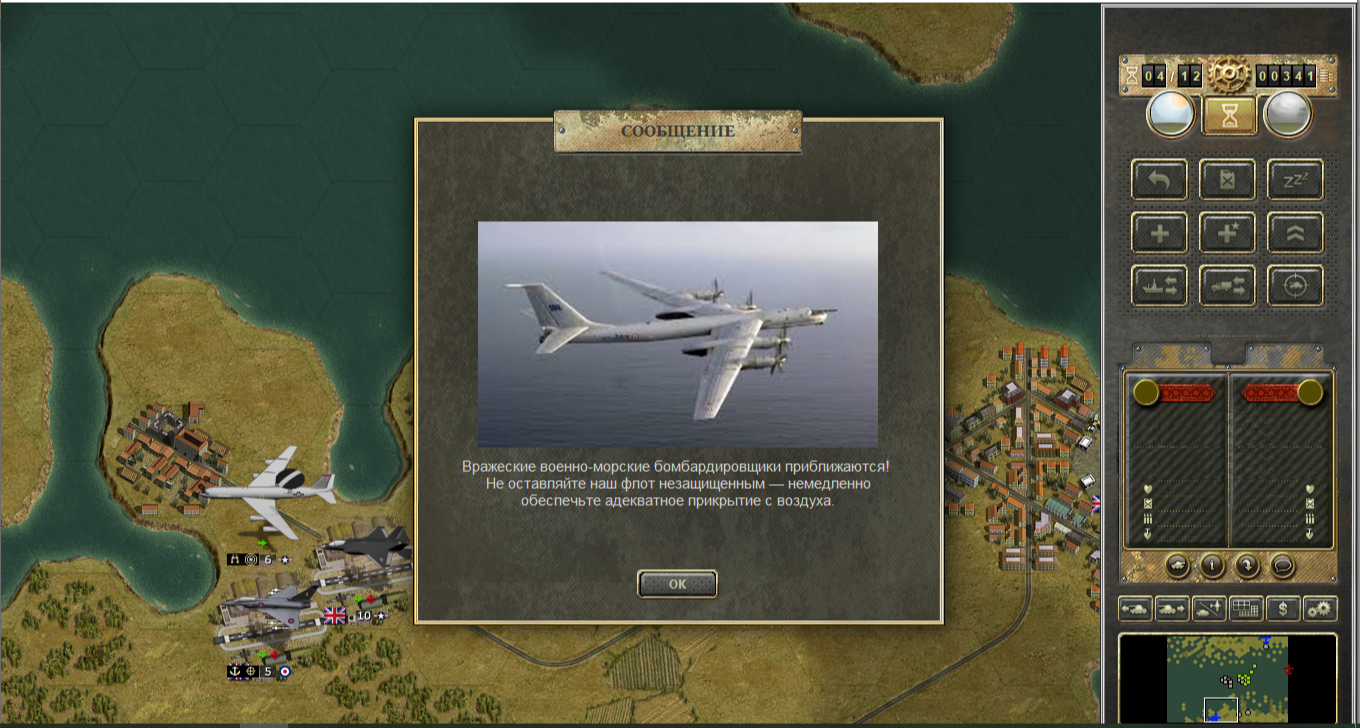Undo the last move with the arrow button
The image size is (1360, 728).
coord(1160,180)
